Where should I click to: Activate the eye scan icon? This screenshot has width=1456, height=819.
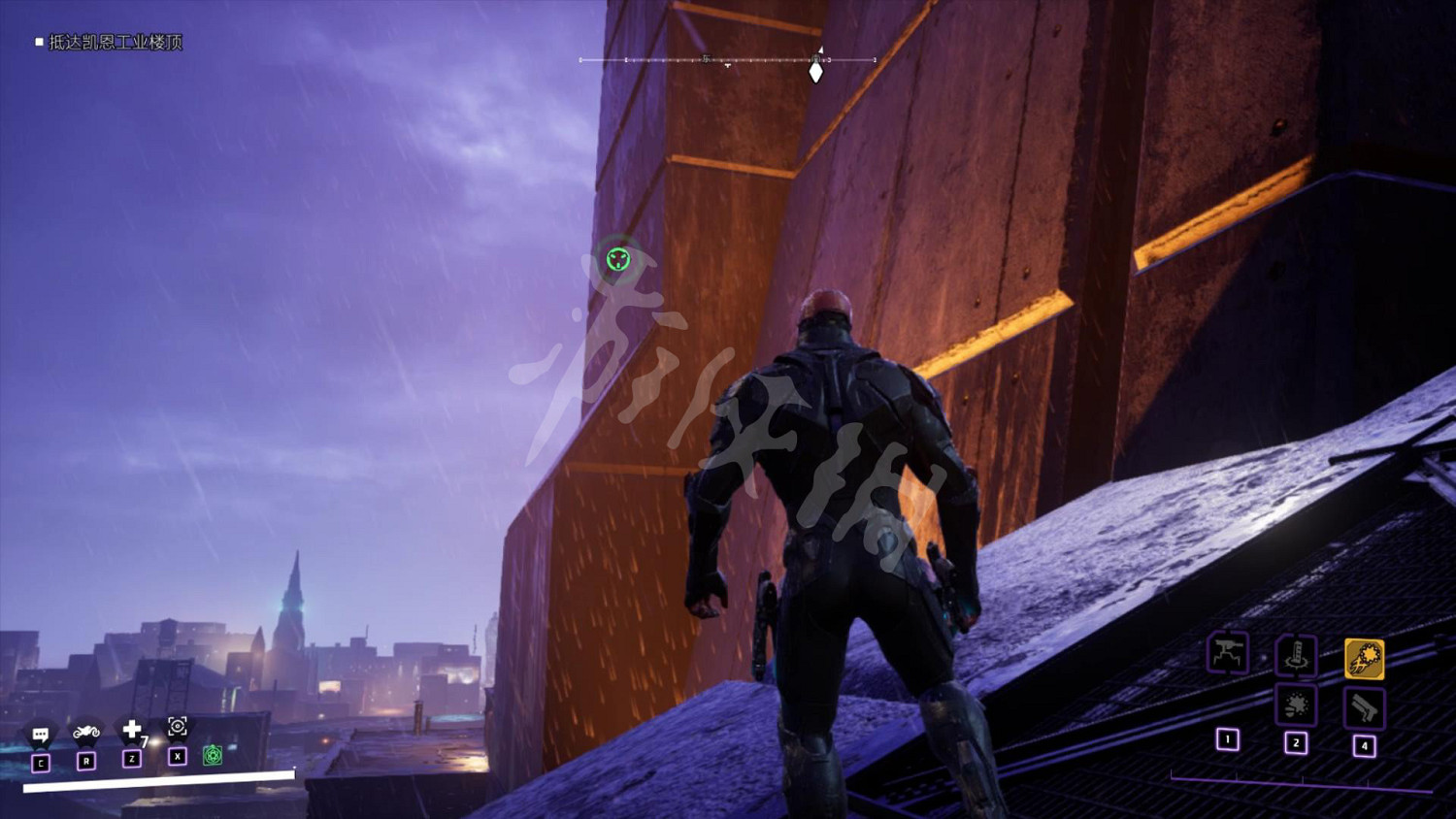coord(178,726)
